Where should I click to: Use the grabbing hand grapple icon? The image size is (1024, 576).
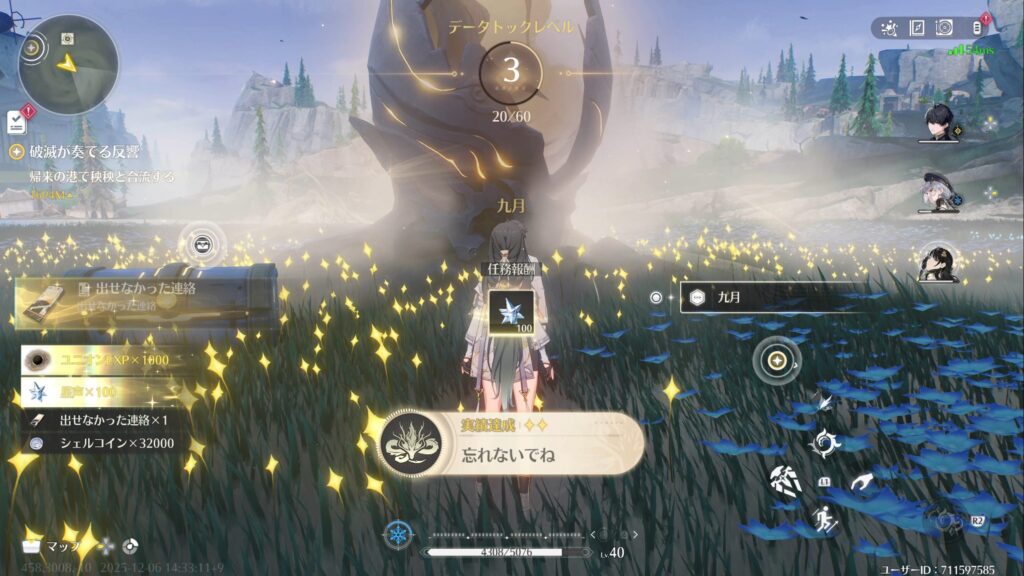[x=861, y=481]
